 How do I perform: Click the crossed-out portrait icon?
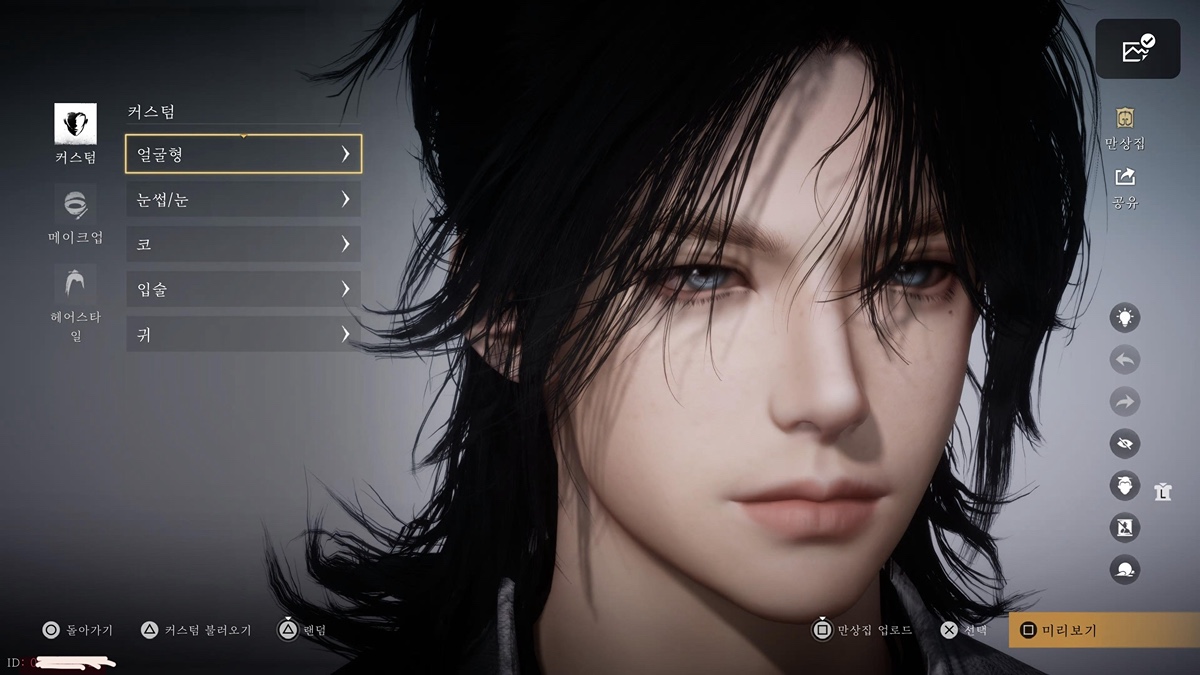tap(1125, 528)
